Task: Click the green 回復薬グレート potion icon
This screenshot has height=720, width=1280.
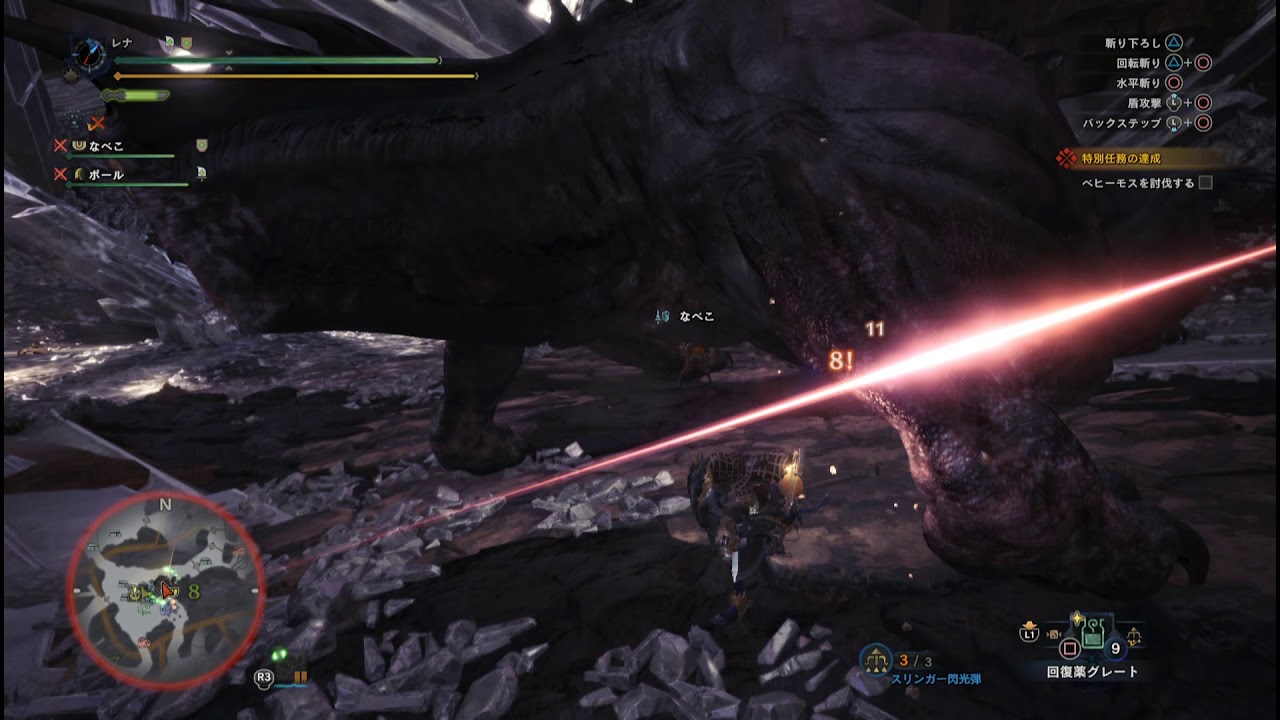Action: (1093, 636)
